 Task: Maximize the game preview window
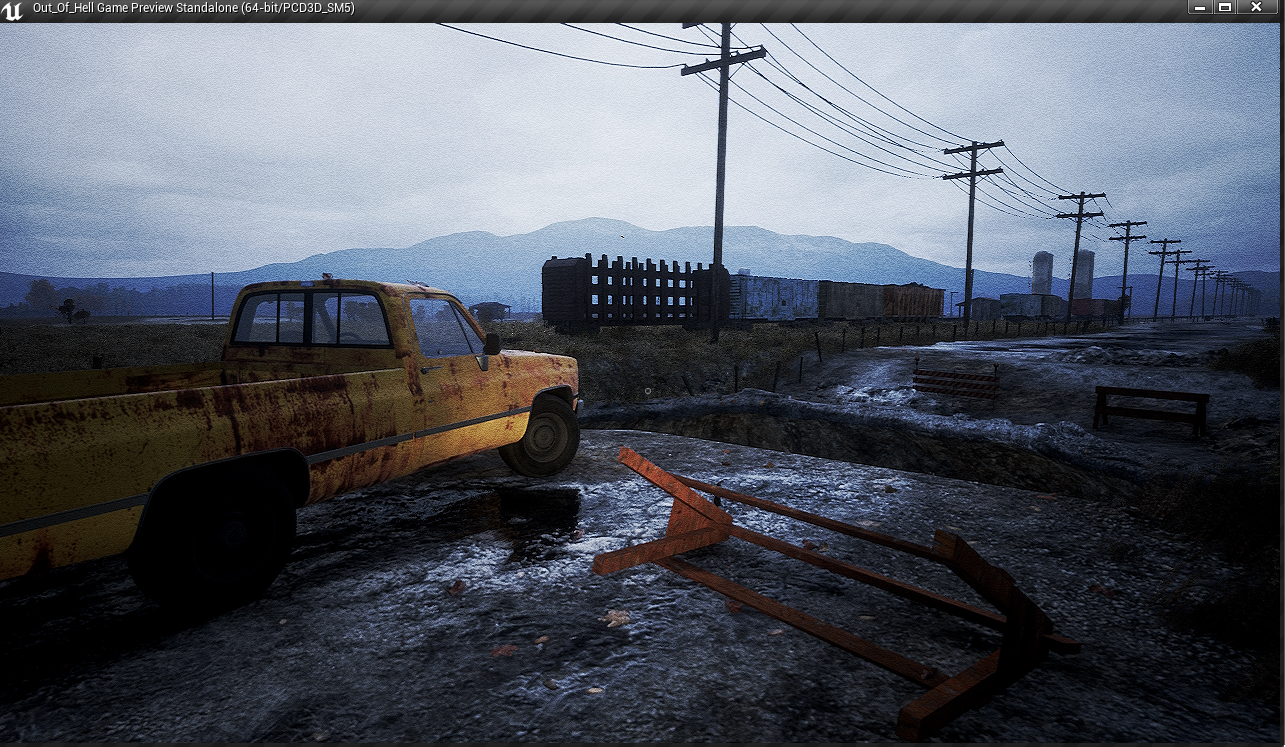1225,7
